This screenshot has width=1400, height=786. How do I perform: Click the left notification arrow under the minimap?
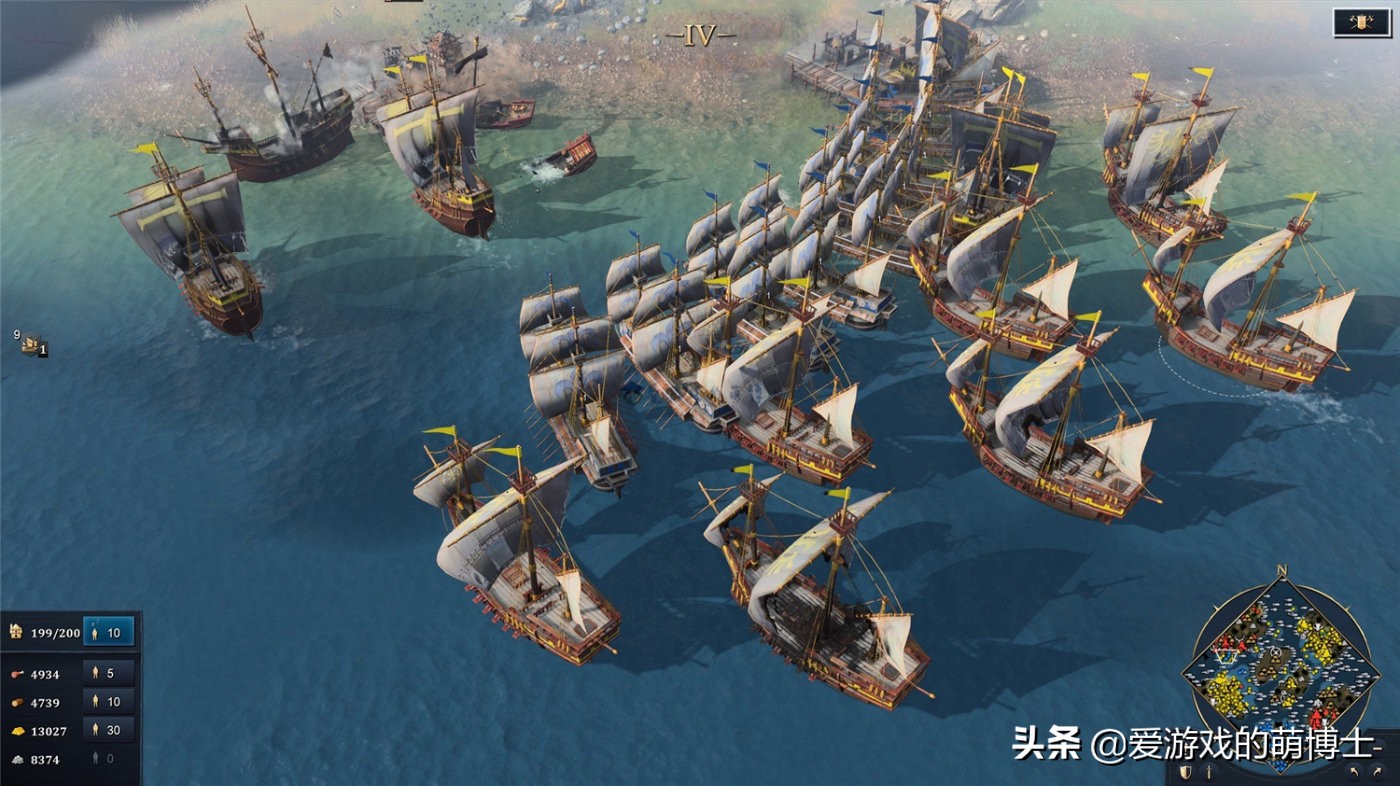click(x=1354, y=773)
